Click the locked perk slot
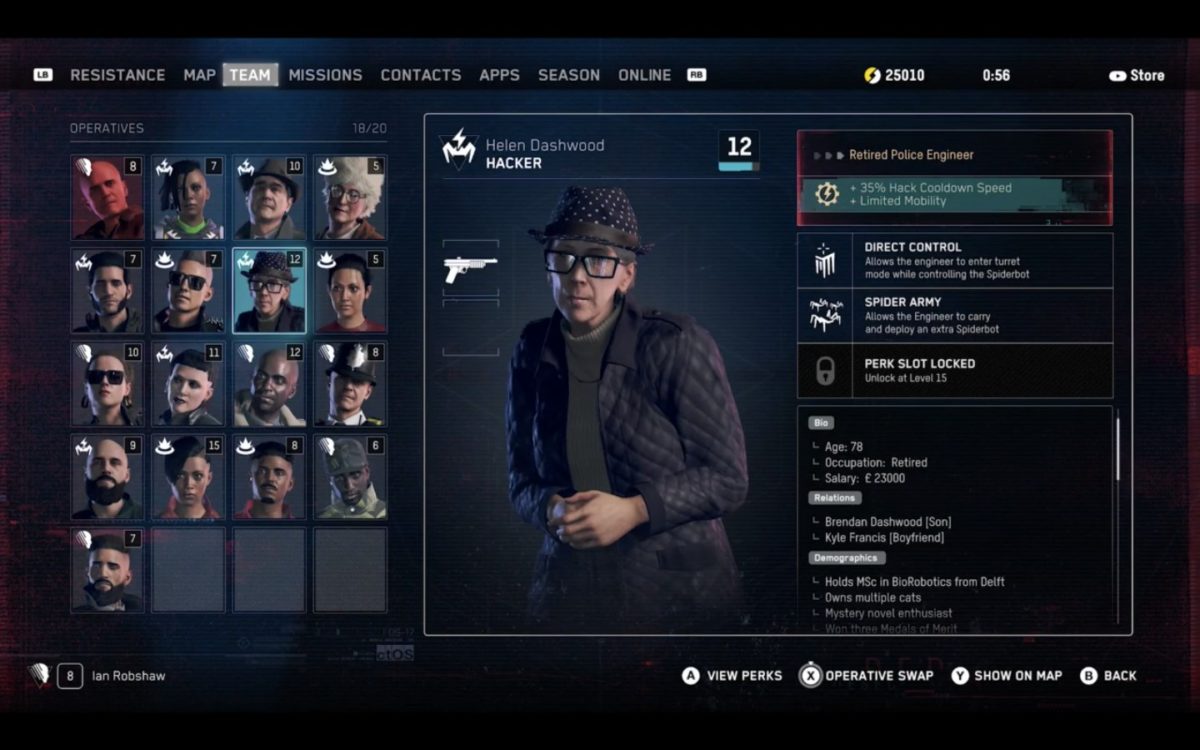 954,371
